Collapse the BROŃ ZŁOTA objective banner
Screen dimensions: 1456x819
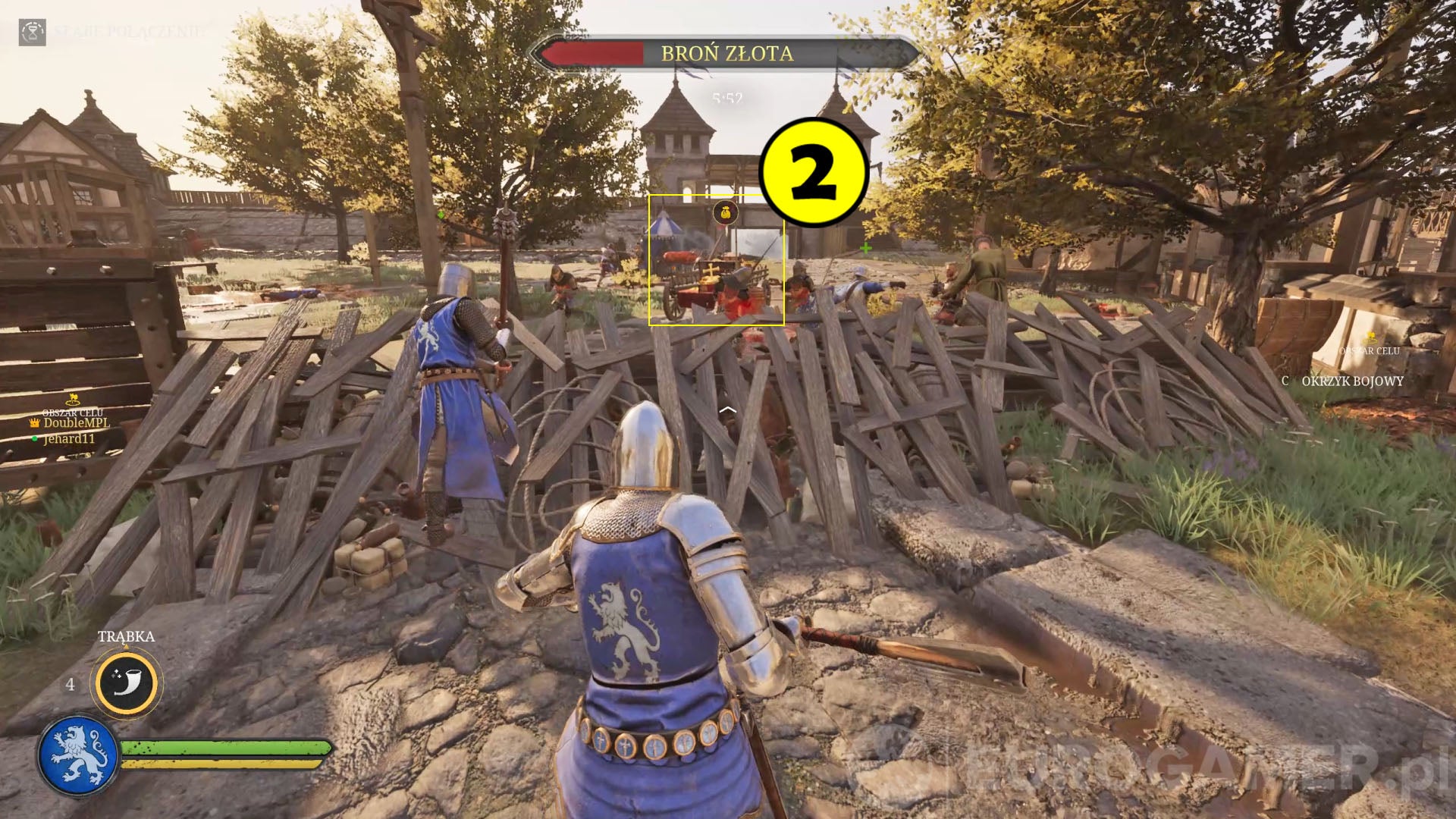pyautogui.click(x=726, y=53)
